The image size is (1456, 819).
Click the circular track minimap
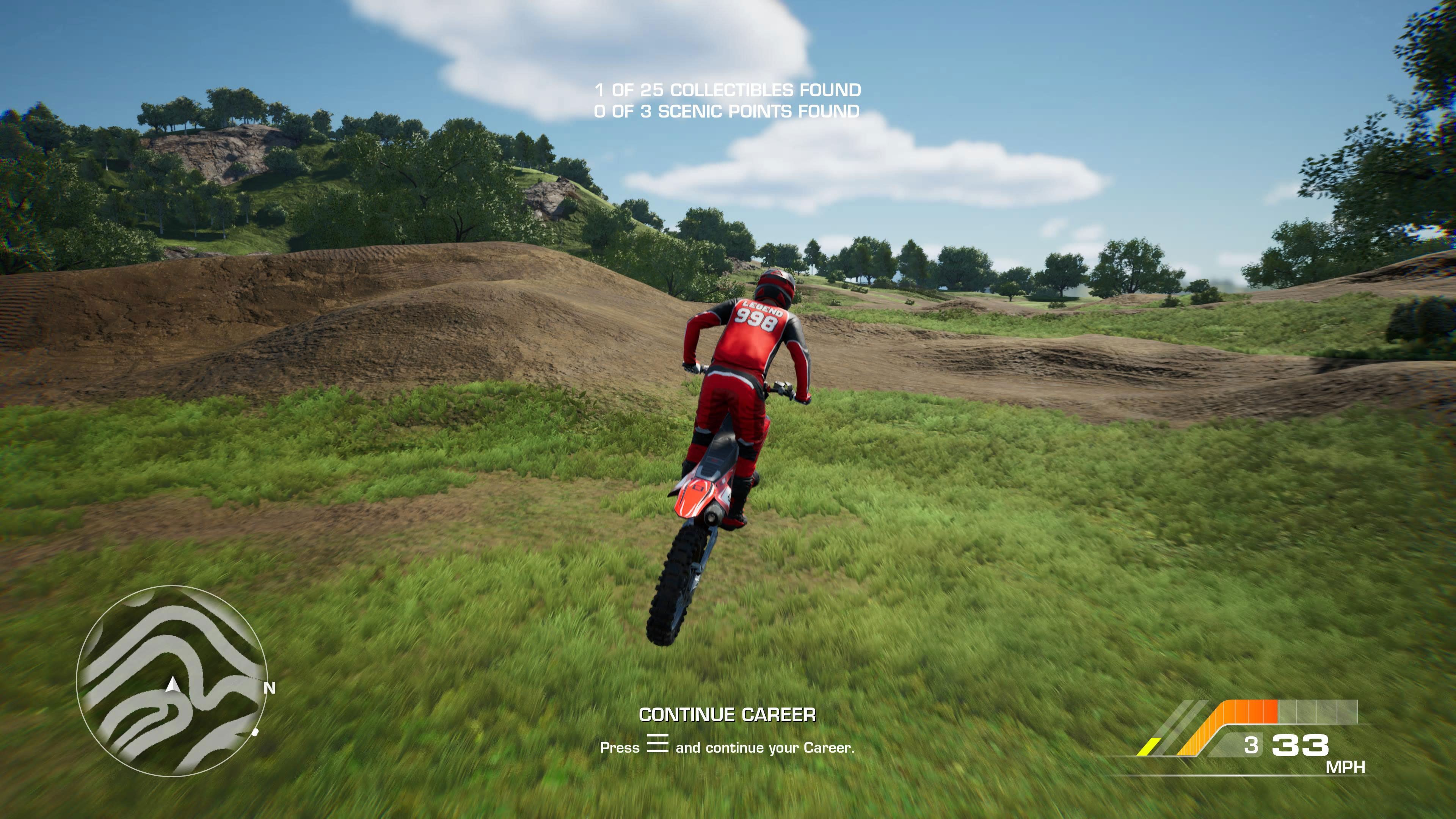(x=171, y=681)
